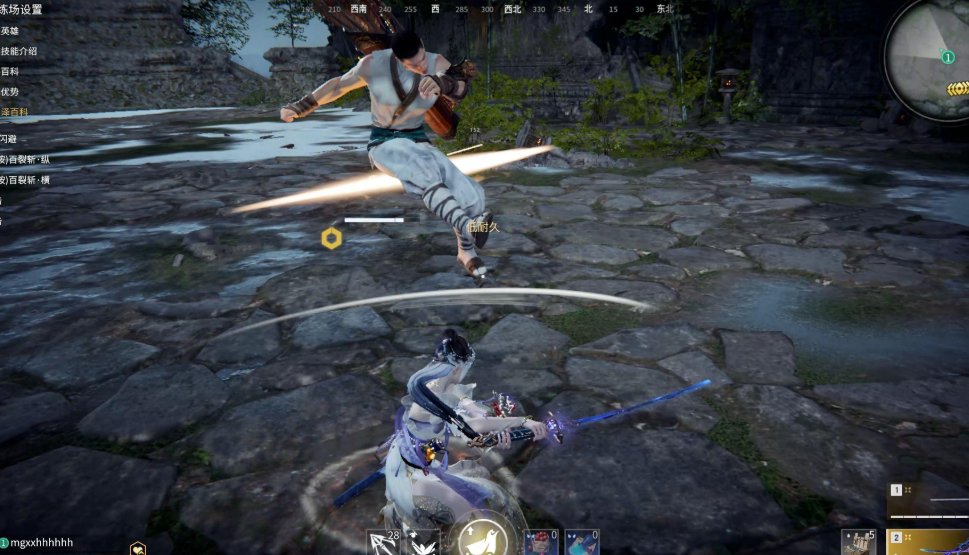Select the 技能介绍 skill intro entry

(x=19, y=51)
